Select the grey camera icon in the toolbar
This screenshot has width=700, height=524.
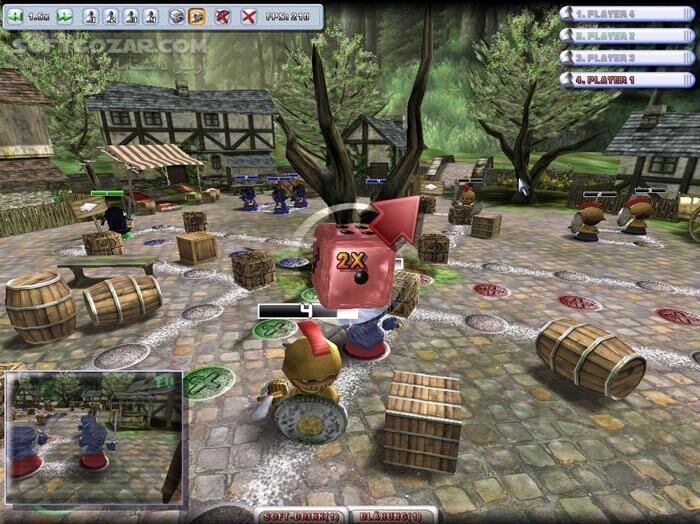(x=176, y=16)
